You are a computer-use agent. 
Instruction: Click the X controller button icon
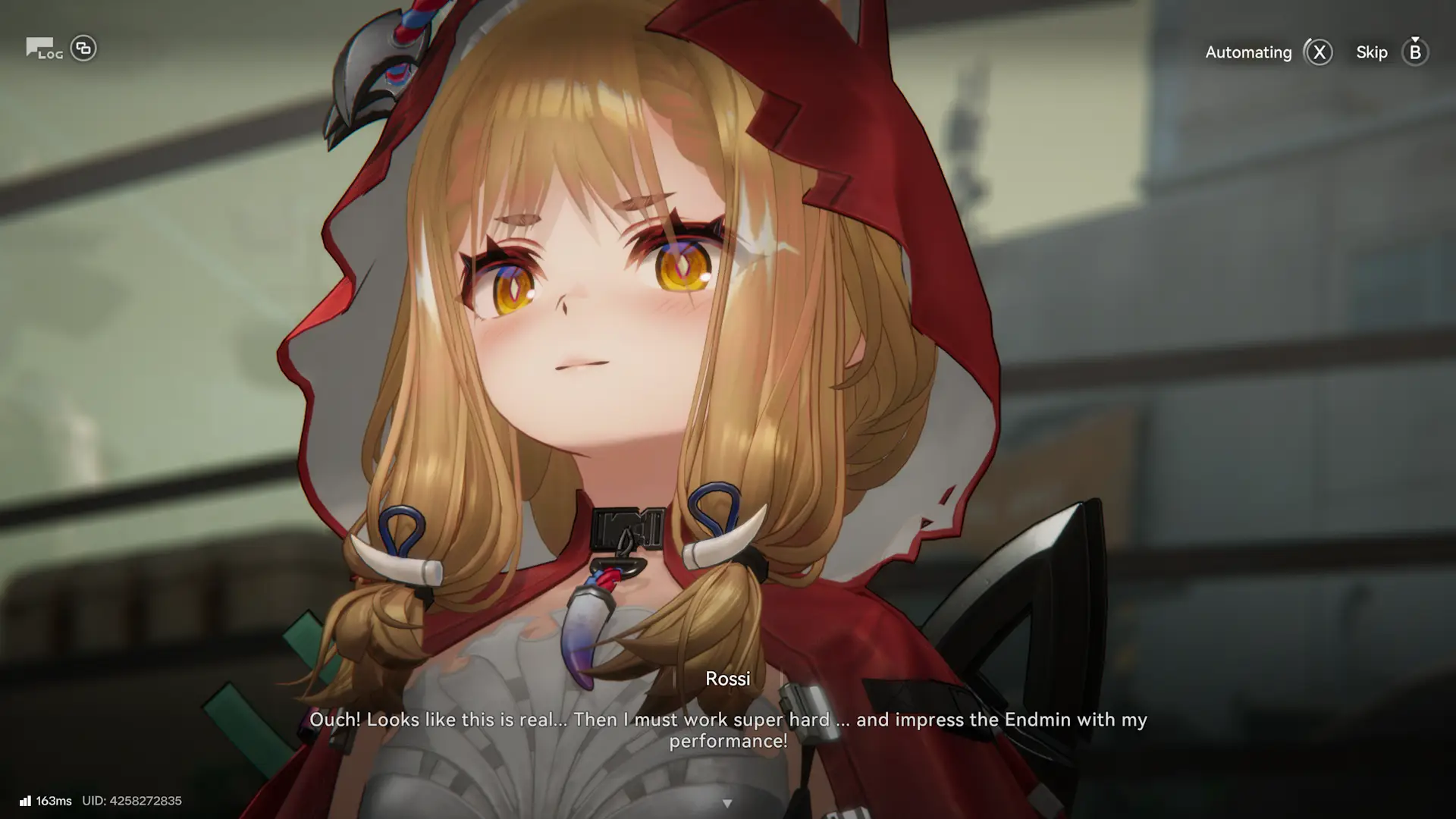(1319, 52)
